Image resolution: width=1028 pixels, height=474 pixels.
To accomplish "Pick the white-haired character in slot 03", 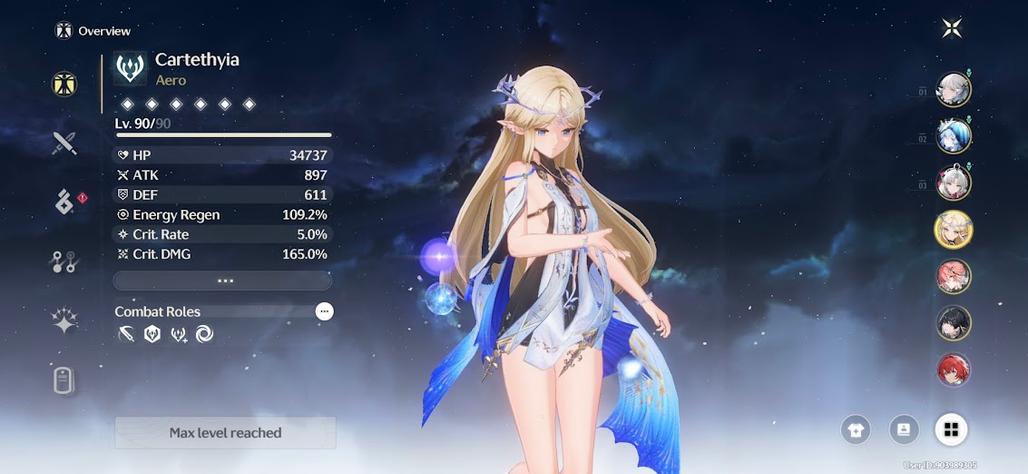I will click(953, 183).
